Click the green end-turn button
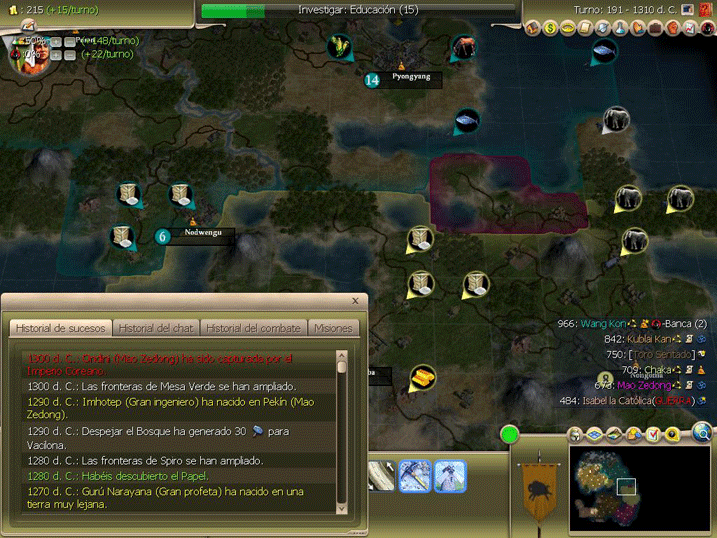Viewport: 717px width, 538px height. point(510,435)
